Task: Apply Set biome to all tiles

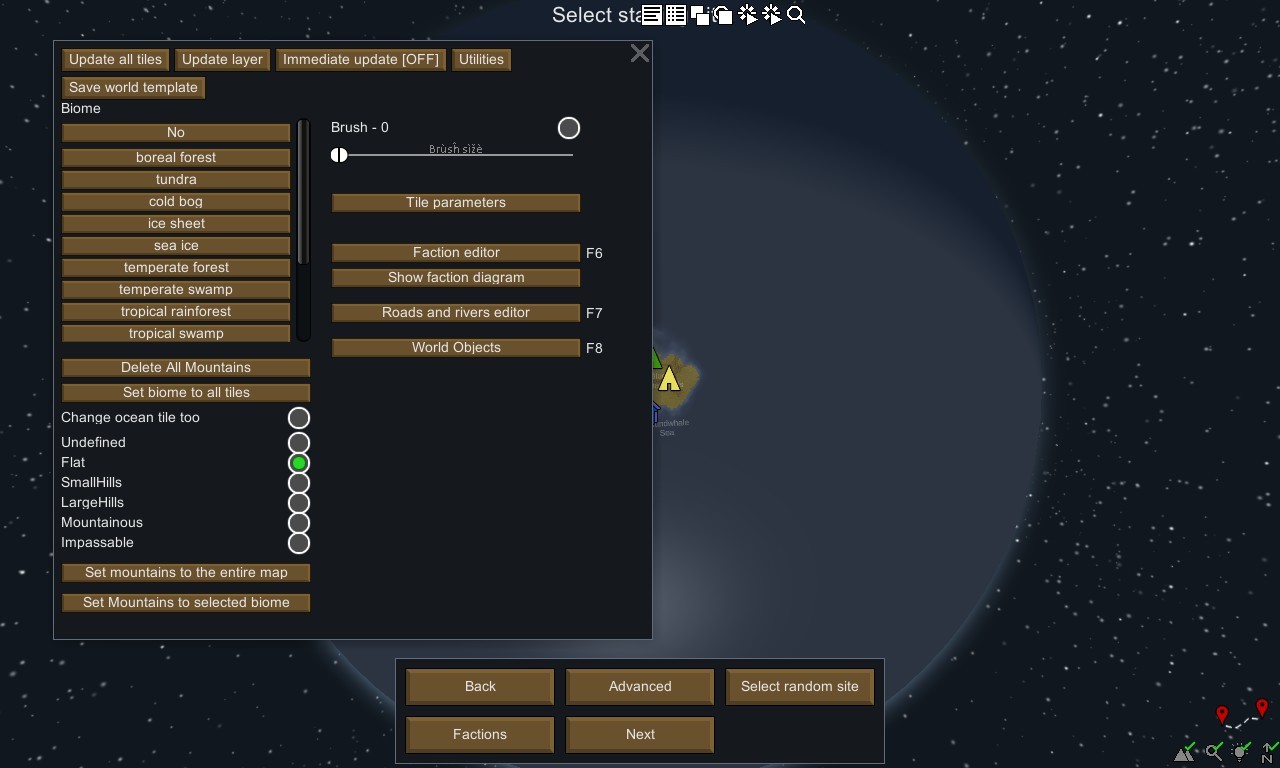Action: (x=186, y=393)
